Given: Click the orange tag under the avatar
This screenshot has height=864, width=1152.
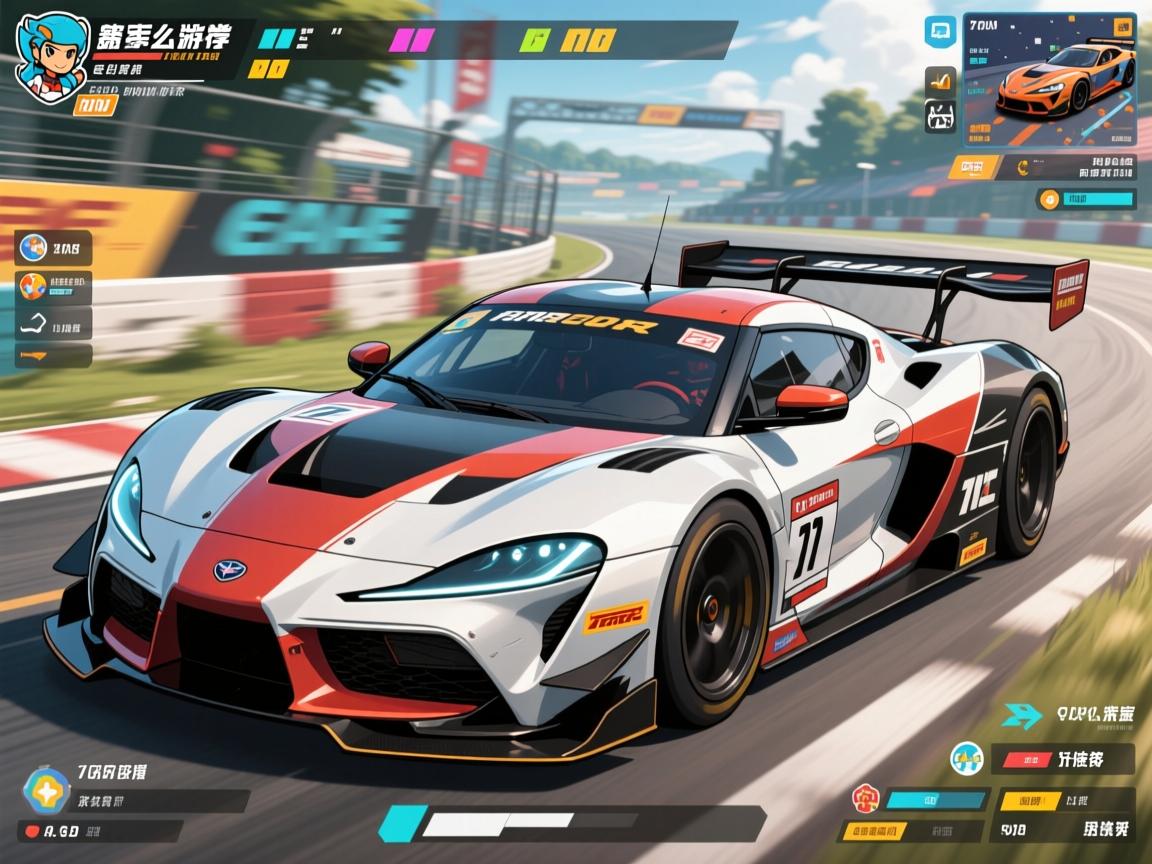Looking at the screenshot, I should click(94, 105).
